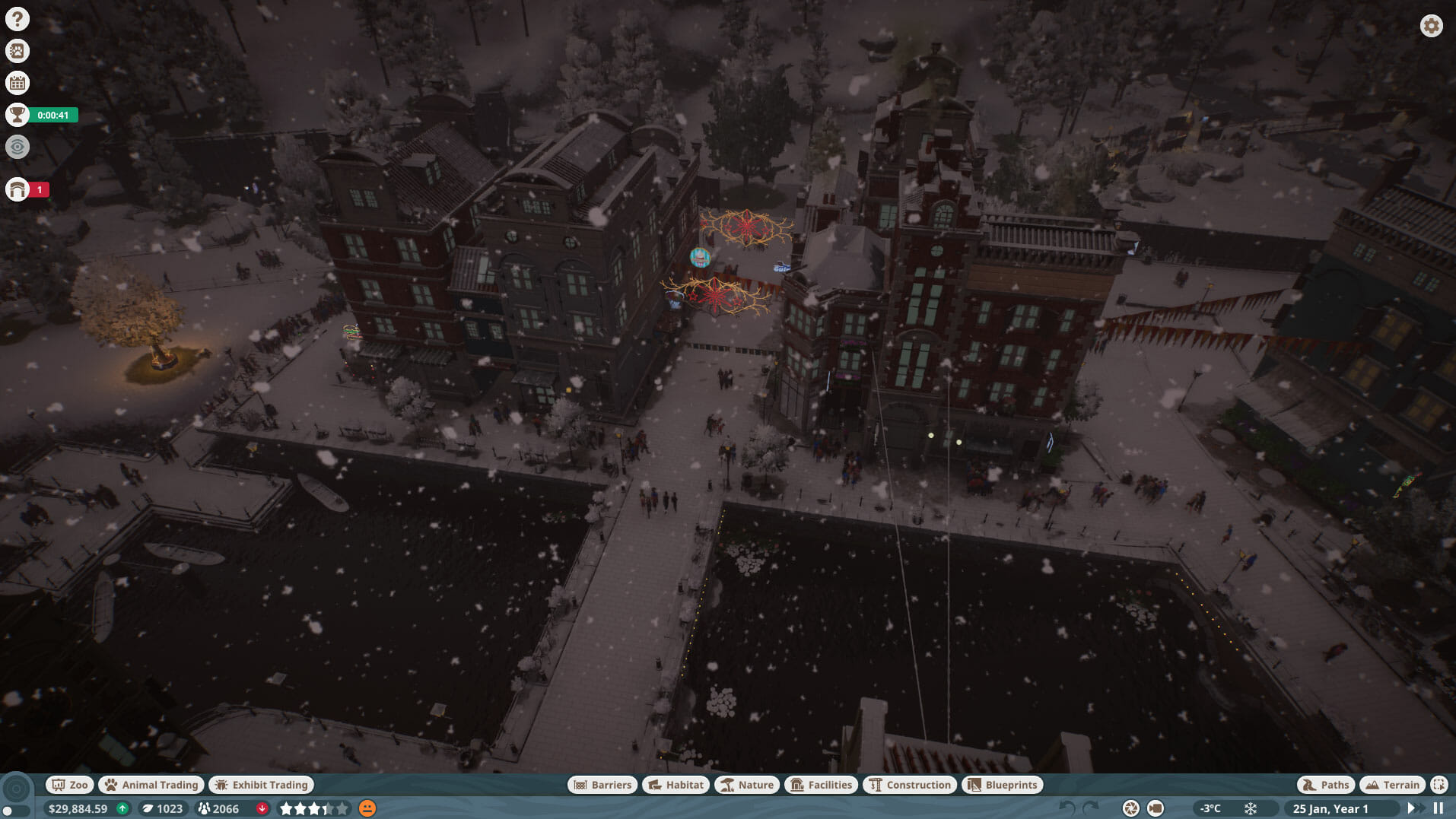Activate the multi-select tool icon
This screenshot has height=819, width=1456.
pos(1439,785)
